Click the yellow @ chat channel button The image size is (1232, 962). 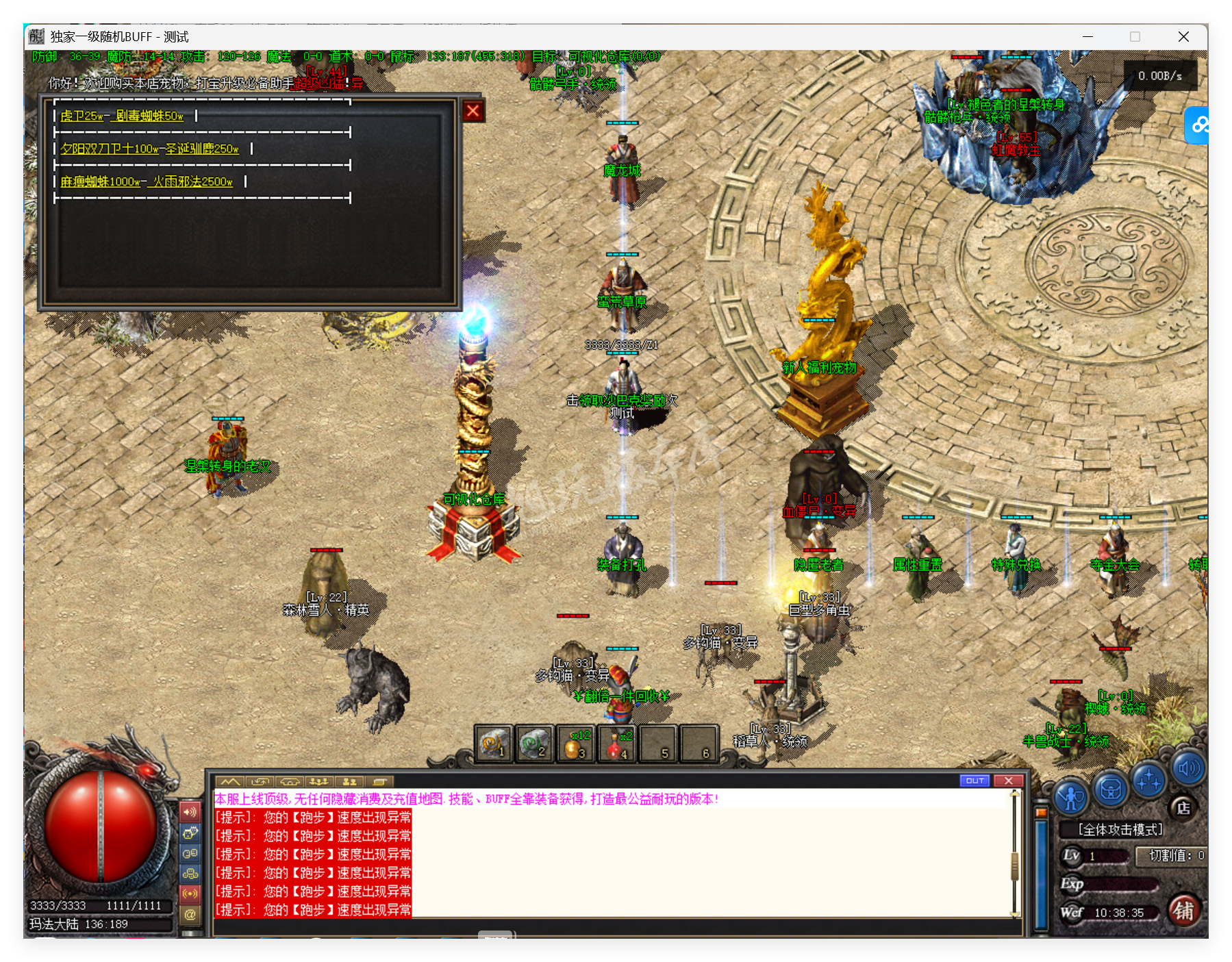click(x=190, y=914)
